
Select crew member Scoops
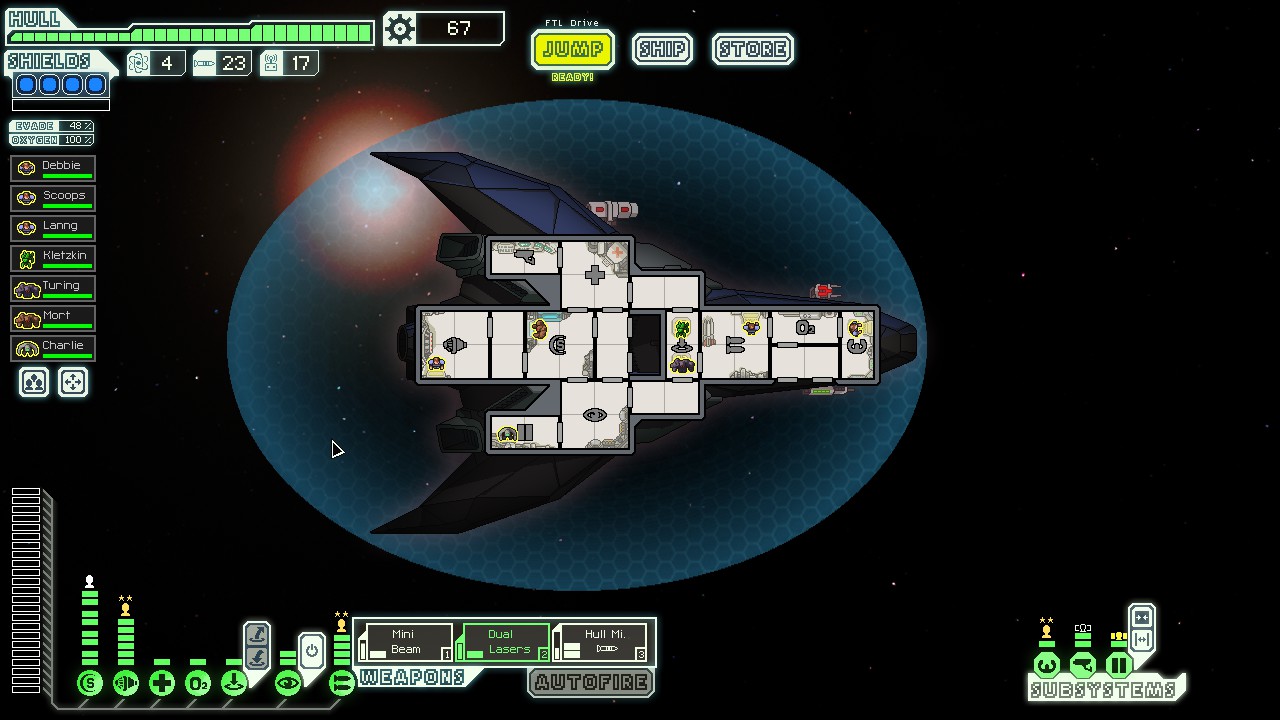point(54,197)
